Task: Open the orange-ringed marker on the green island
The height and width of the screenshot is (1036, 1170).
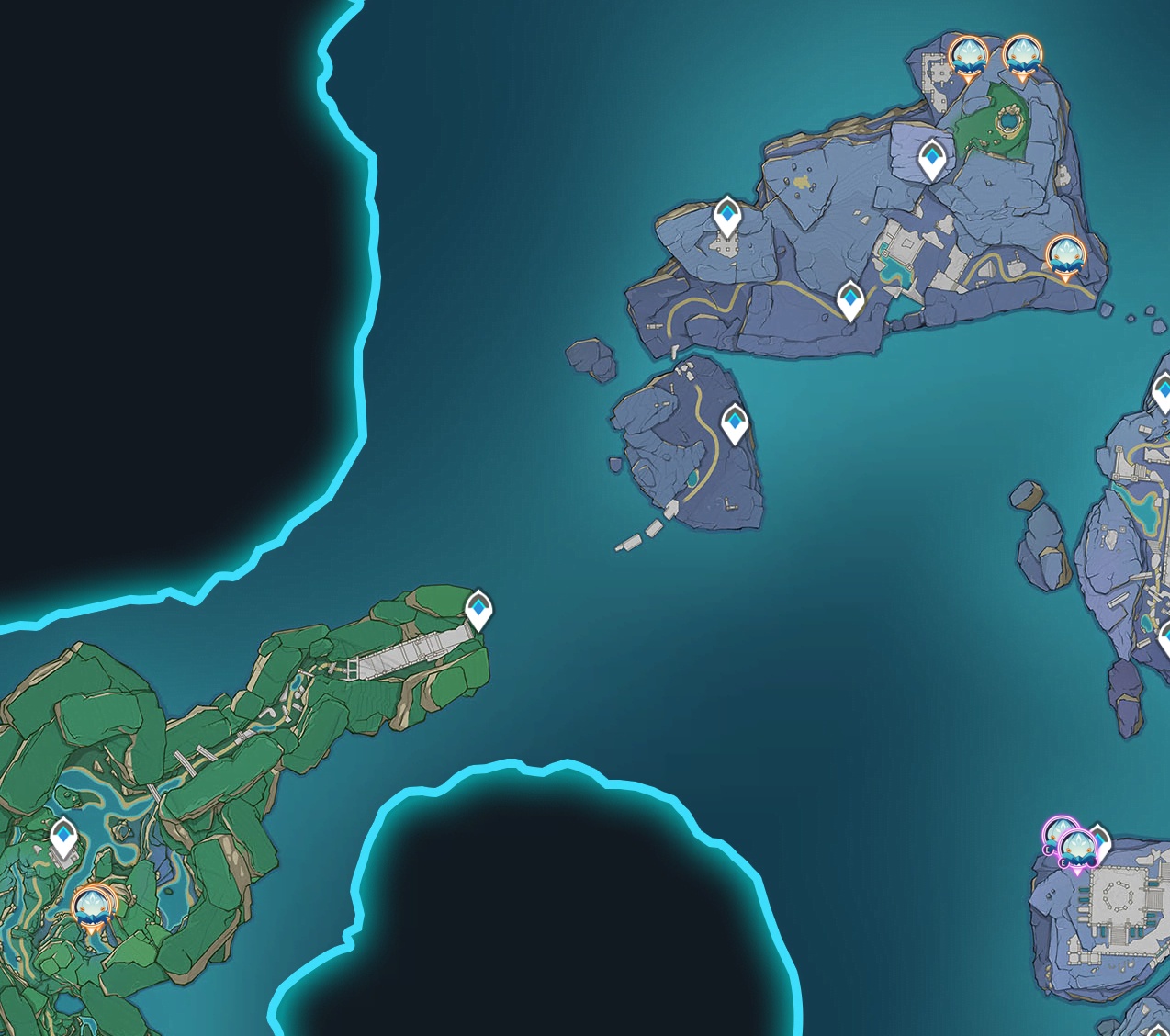Action: [x=92, y=907]
